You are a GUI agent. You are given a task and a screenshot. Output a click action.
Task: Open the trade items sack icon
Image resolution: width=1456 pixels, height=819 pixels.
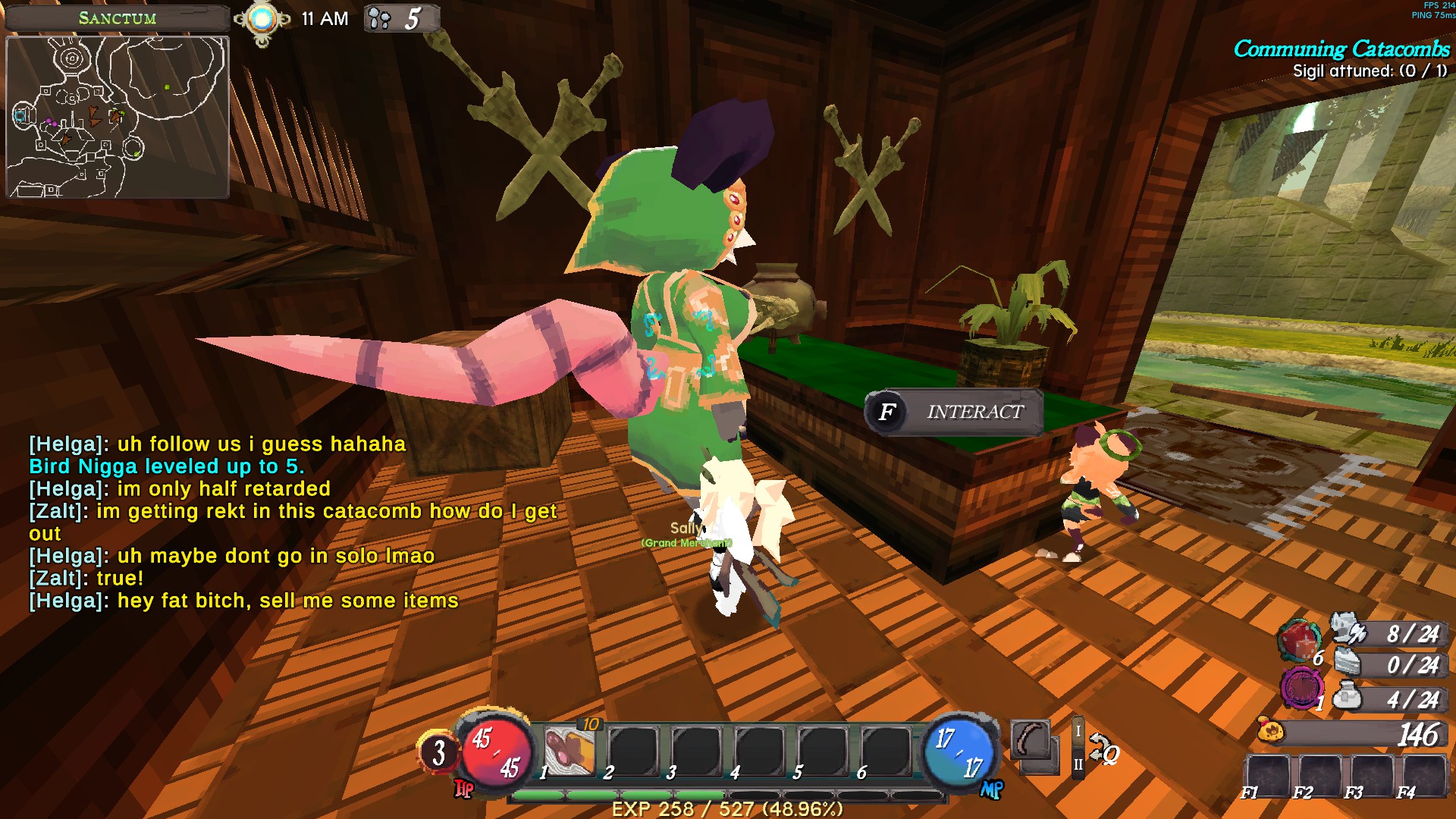pos(1348,696)
